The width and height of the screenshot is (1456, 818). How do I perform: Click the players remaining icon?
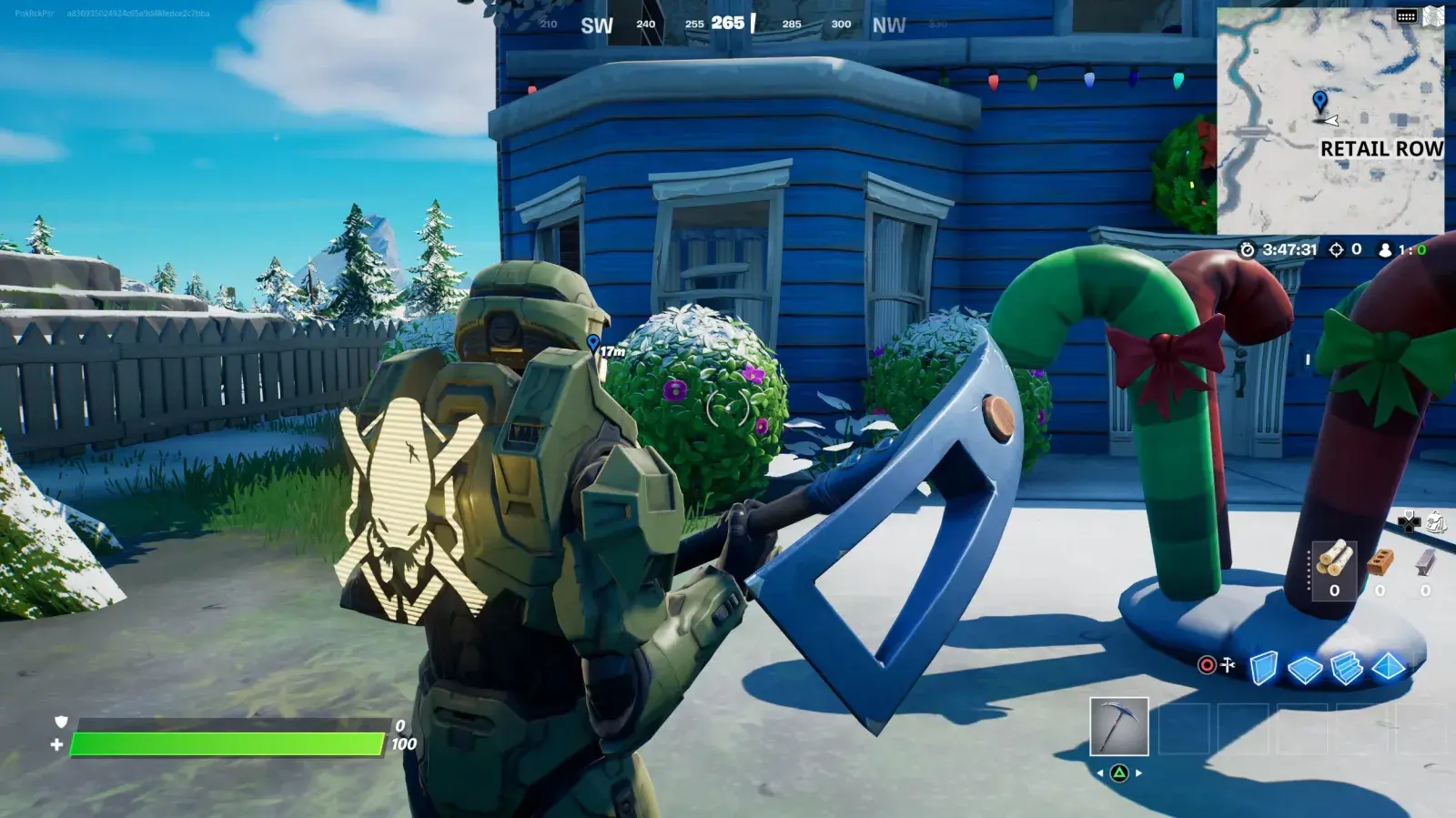(x=1385, y=250)
